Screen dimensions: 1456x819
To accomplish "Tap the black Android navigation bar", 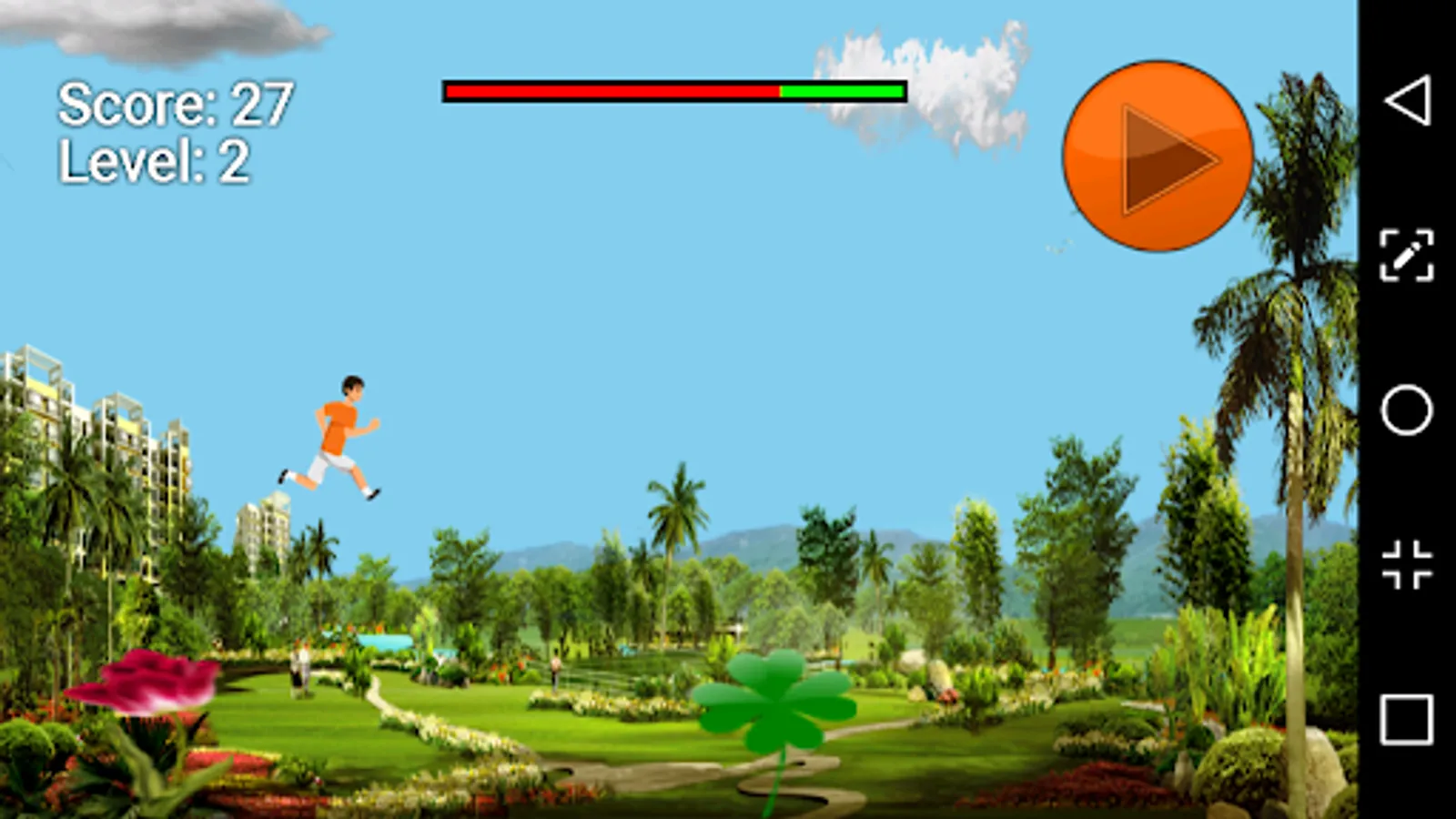I will (1406, 409).
